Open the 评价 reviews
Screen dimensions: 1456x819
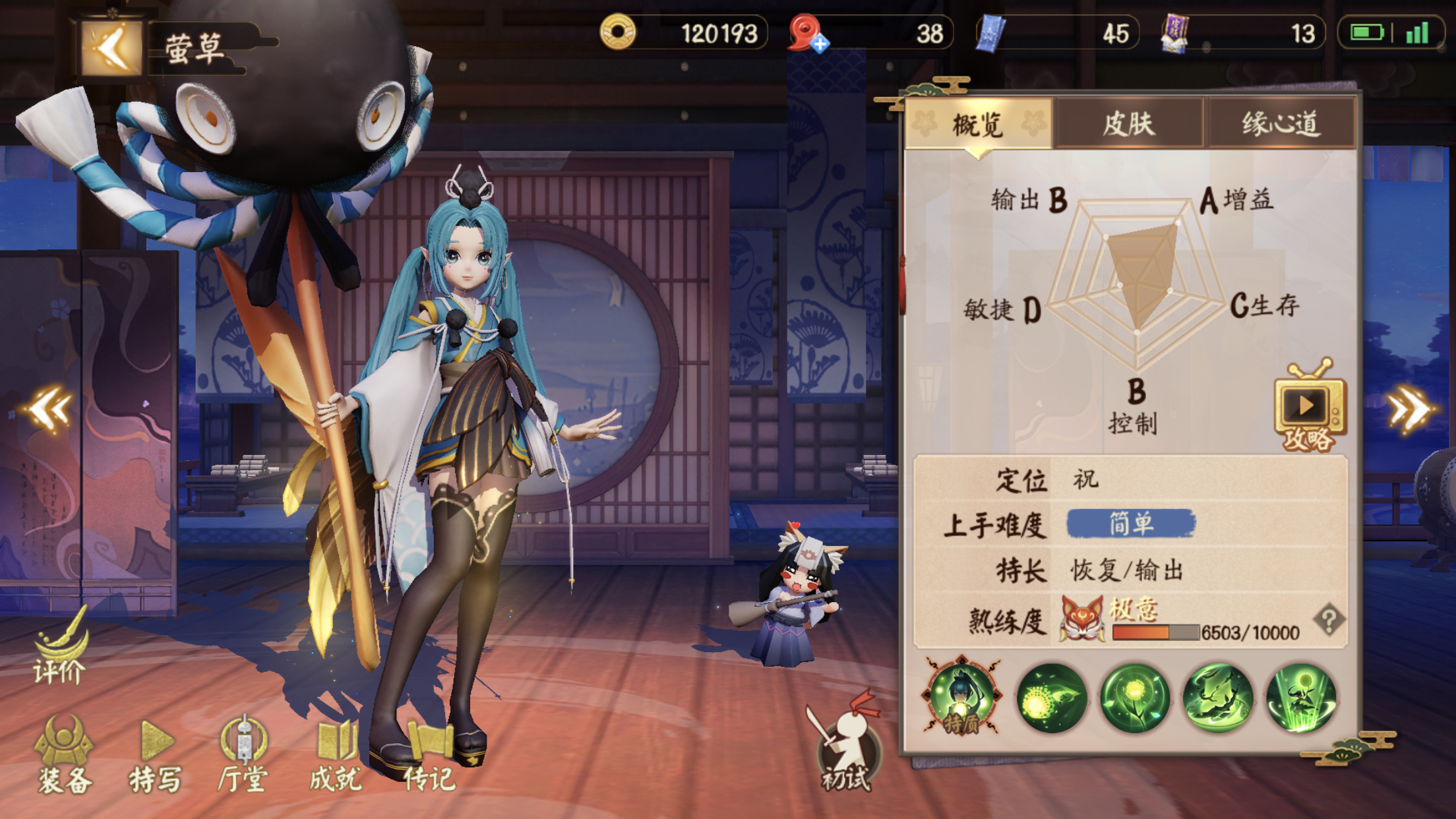click(x=61, y=650)
